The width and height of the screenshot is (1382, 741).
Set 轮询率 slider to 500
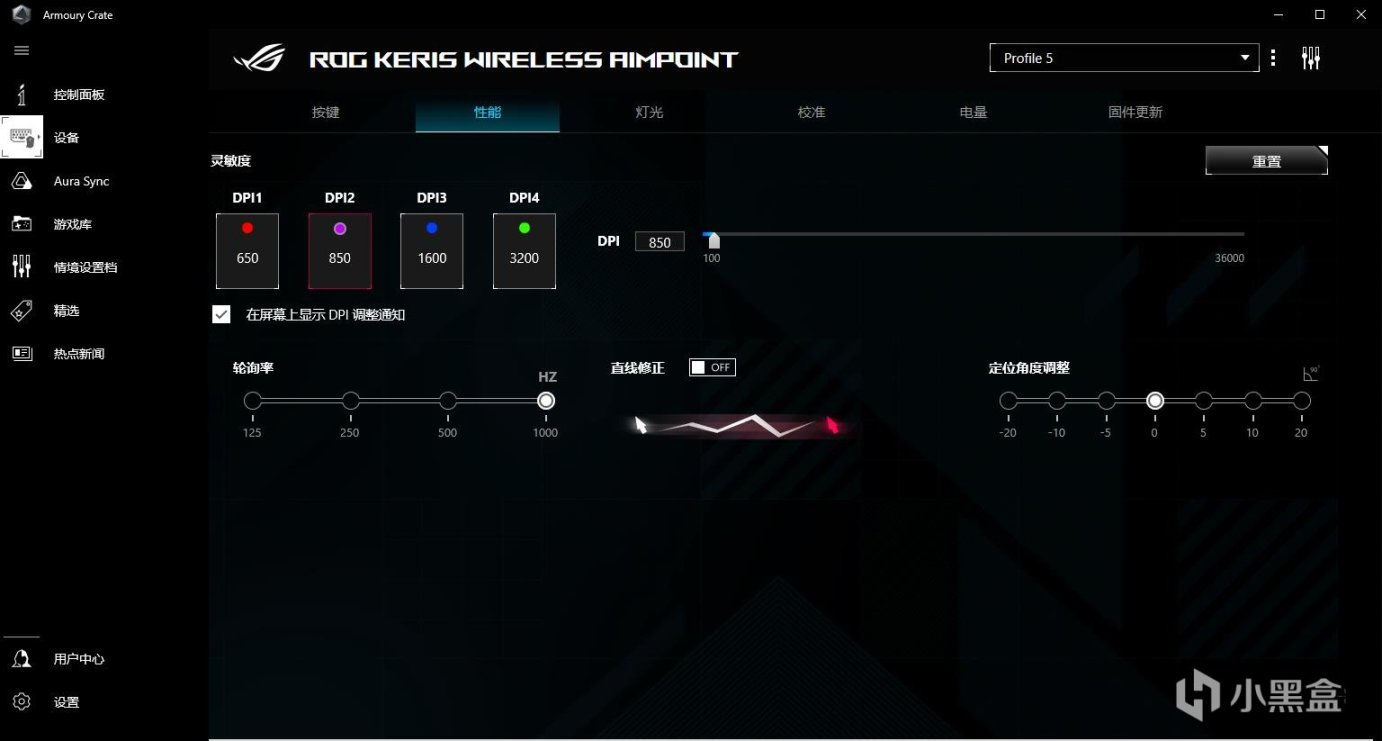(447, 400)
